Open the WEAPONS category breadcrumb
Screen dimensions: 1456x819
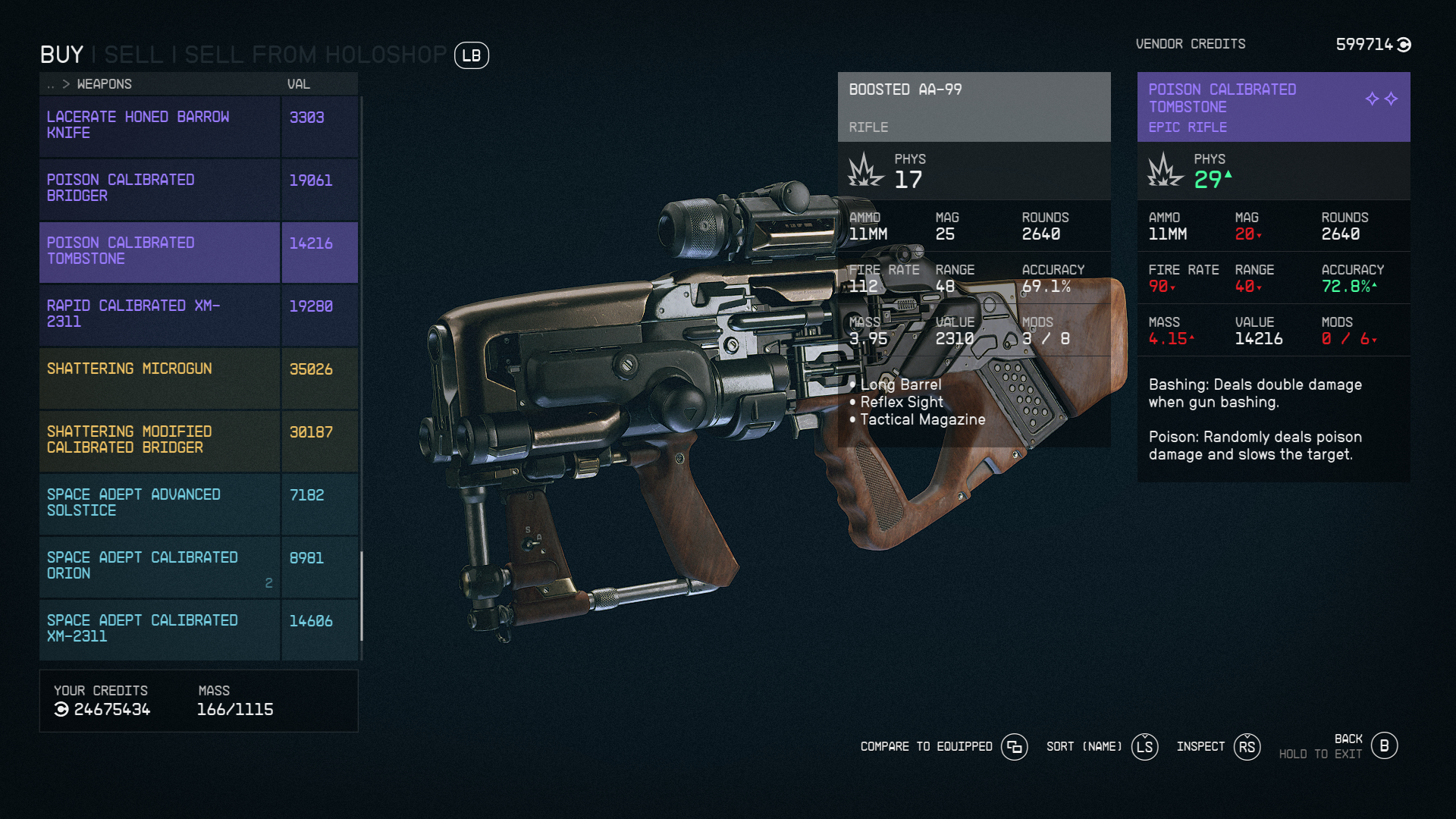103,84
